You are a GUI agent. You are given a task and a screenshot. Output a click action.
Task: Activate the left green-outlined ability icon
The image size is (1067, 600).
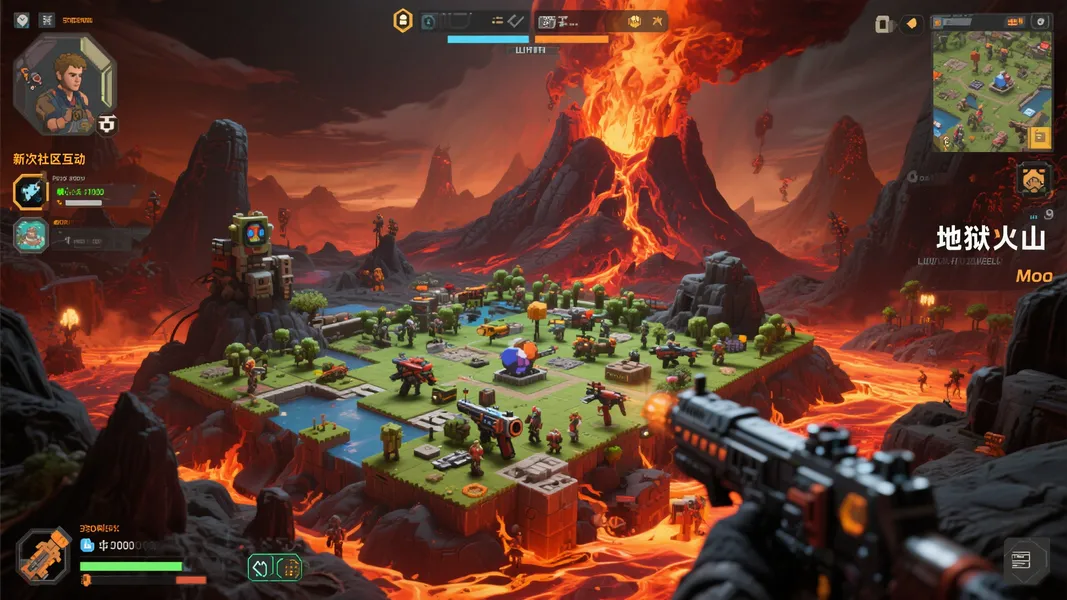pyautogui.click(x=260, y=567)
